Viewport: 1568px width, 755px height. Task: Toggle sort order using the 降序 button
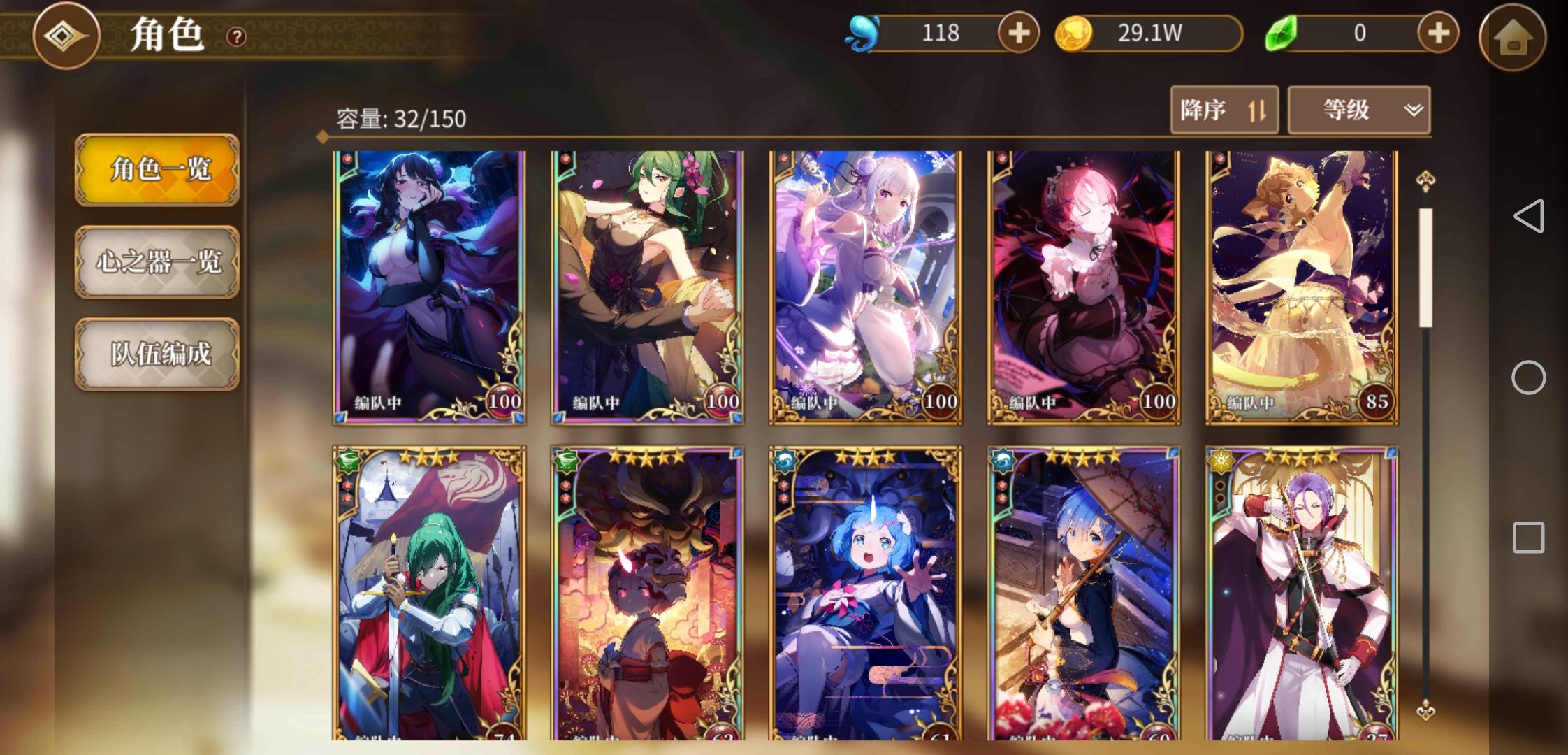pyautogui.click(x=1224, y=110)
